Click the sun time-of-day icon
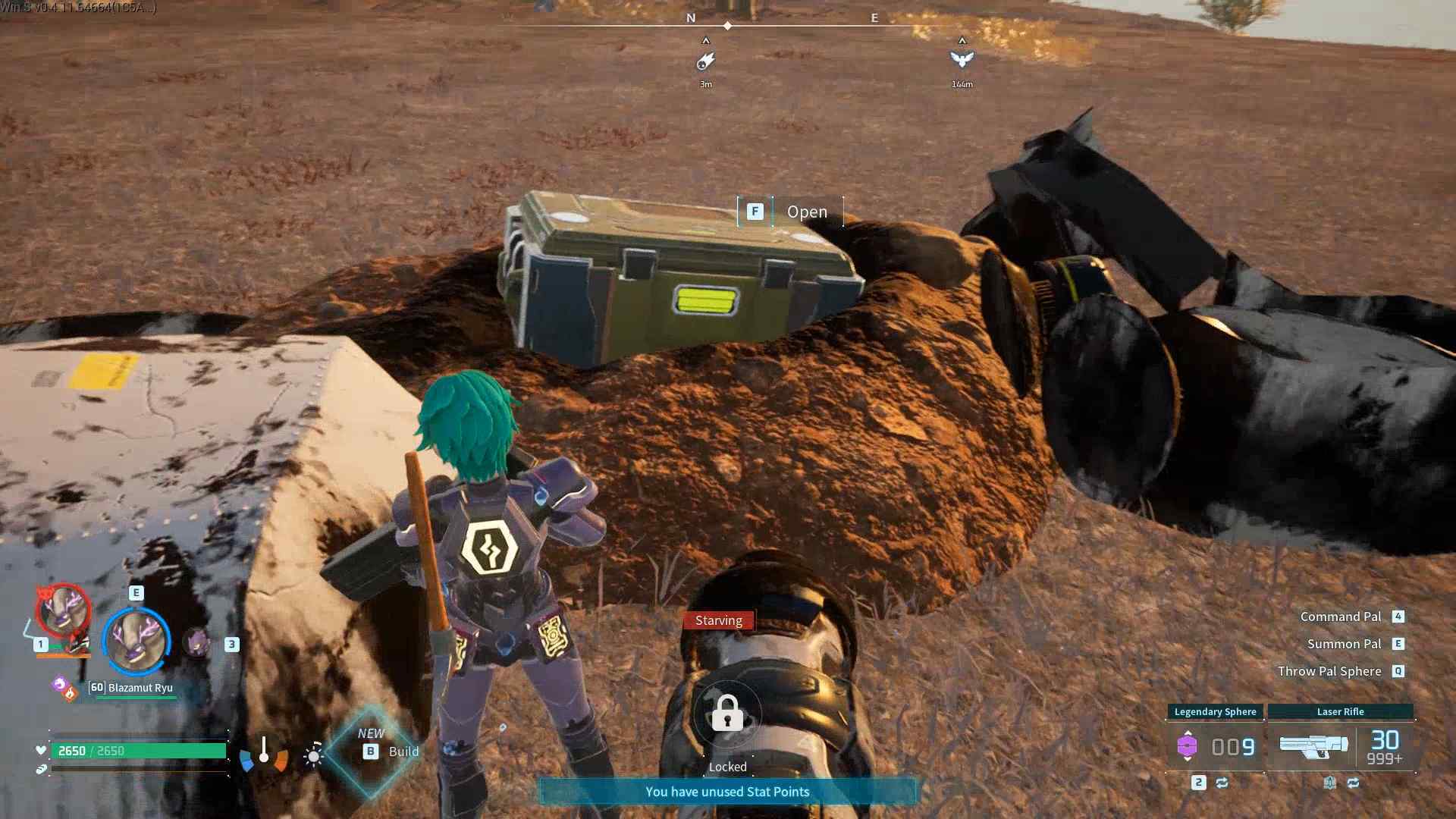 coord(313,755)
